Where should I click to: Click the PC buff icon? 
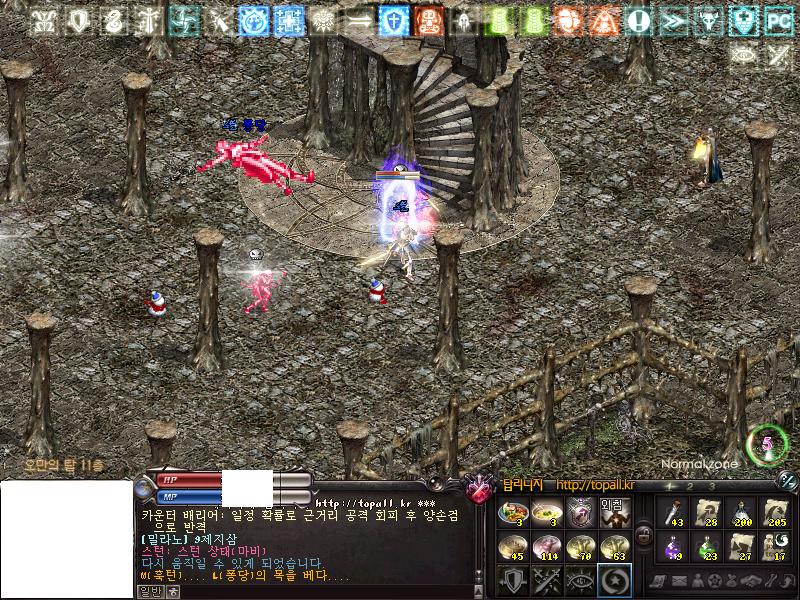(x=777, y=19)
